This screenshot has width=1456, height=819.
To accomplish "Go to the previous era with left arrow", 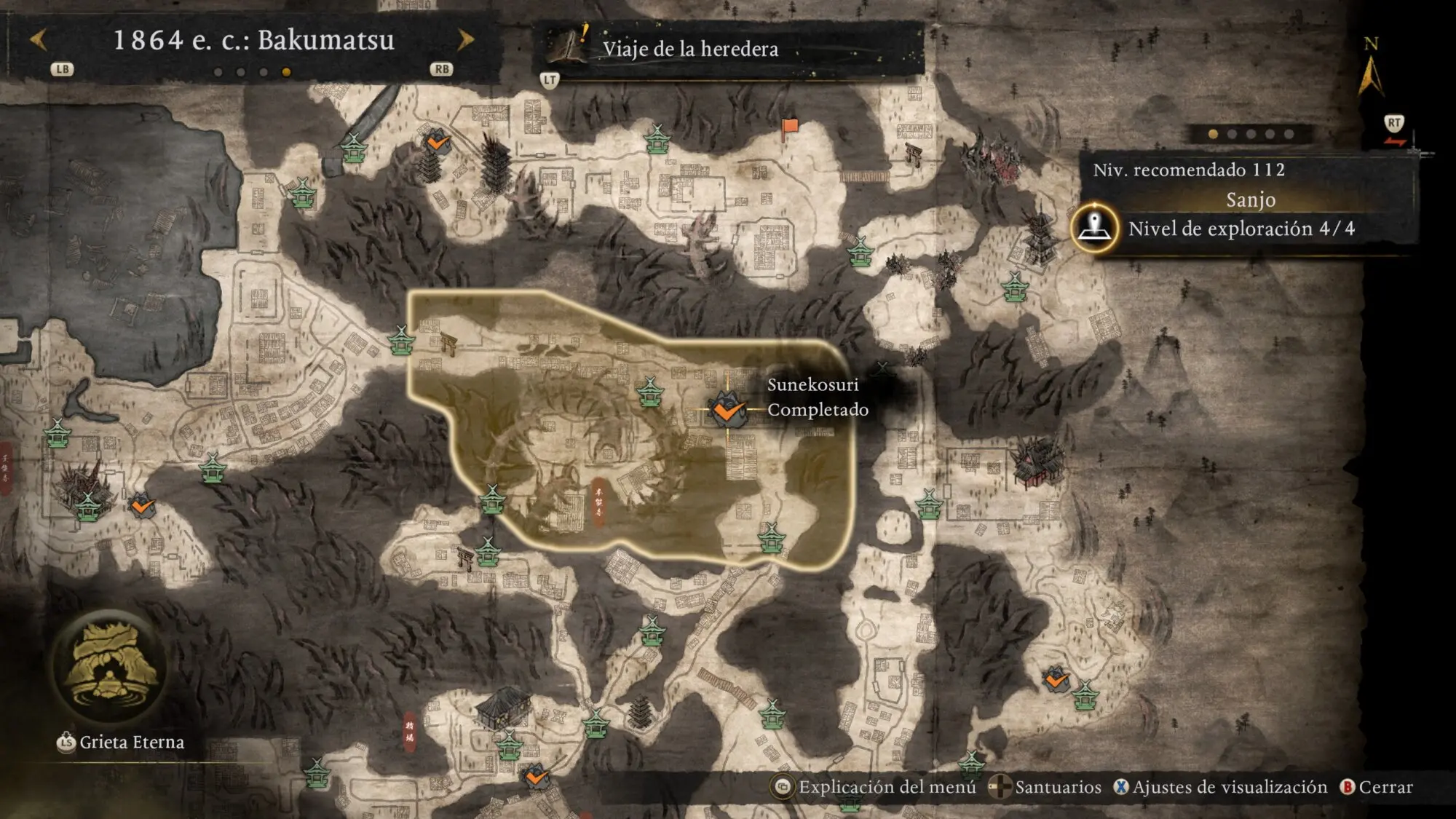I will click(x=39, y=39).
